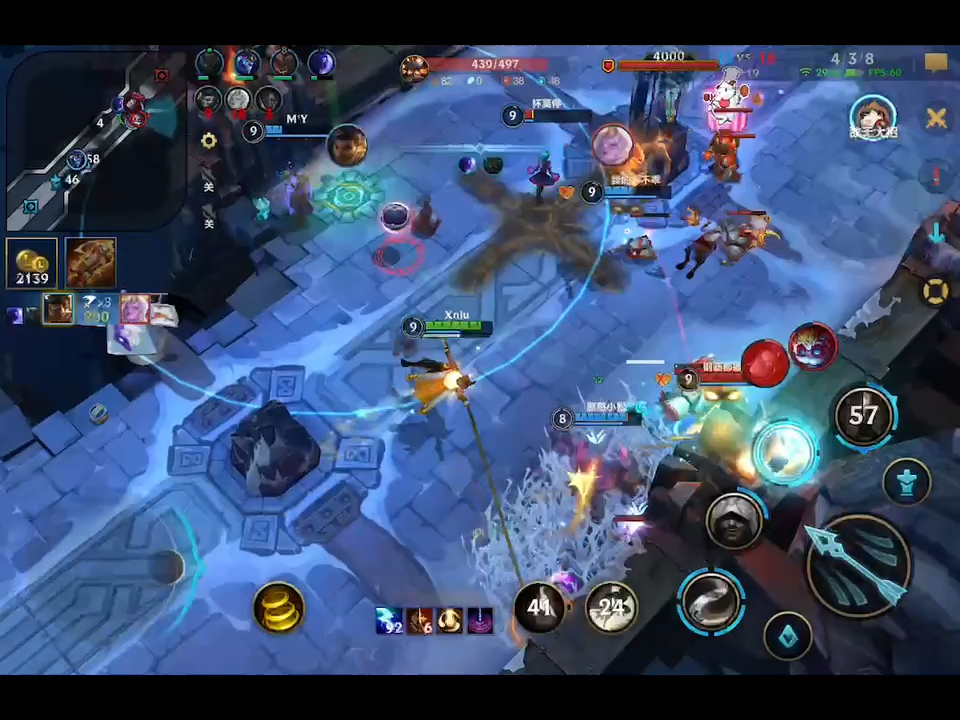Use the summoner spell with 24 cooldown
Screen dimensions: 960x720
click(x=612, y=606)
